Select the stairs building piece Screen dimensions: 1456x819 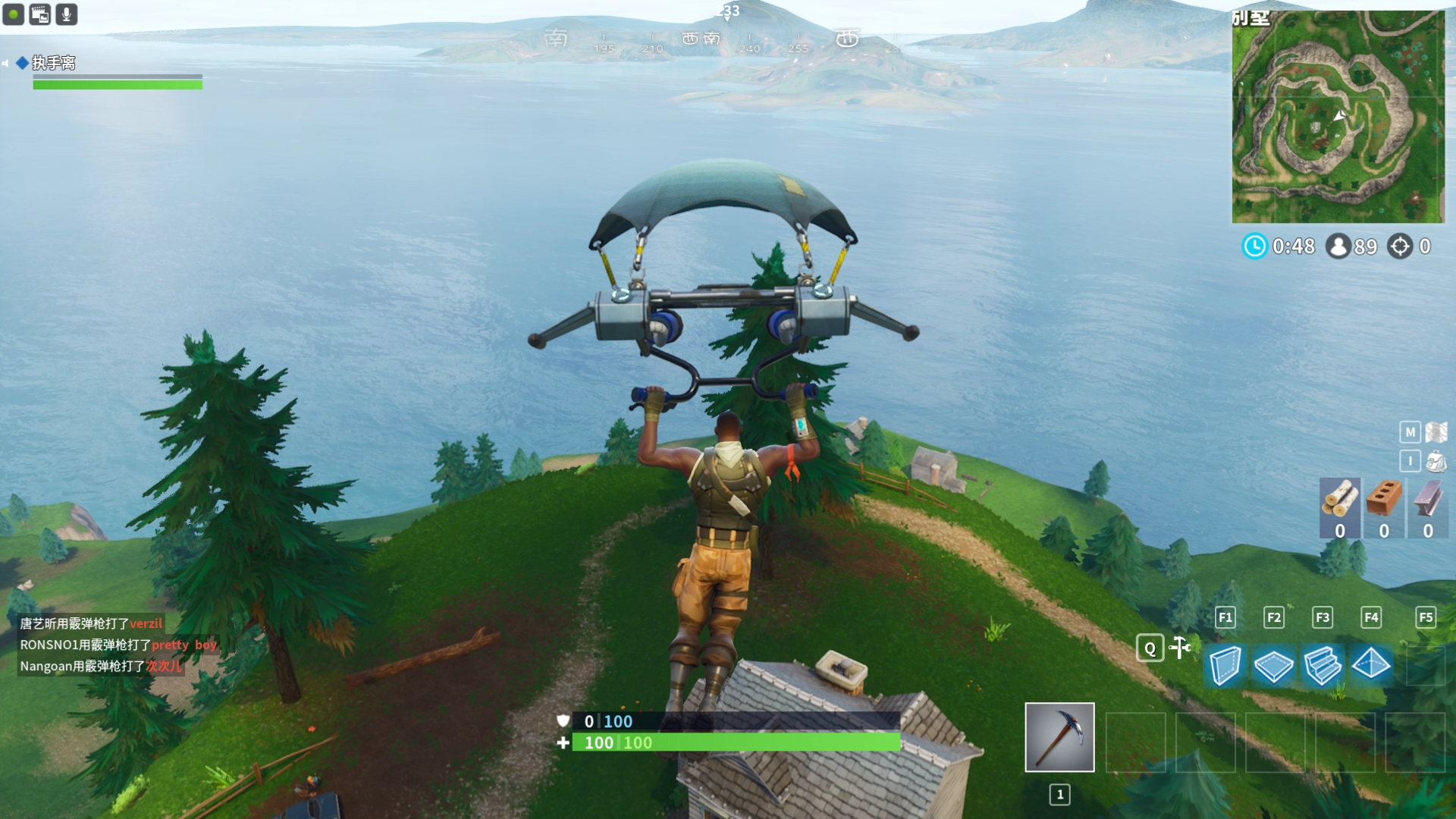1322,665
